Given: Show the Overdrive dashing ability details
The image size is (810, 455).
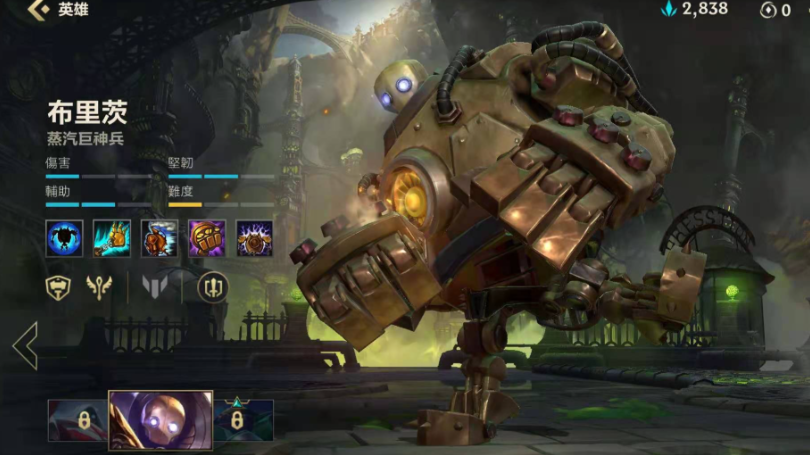Looking at the screenshot, I should coord(160,238).
